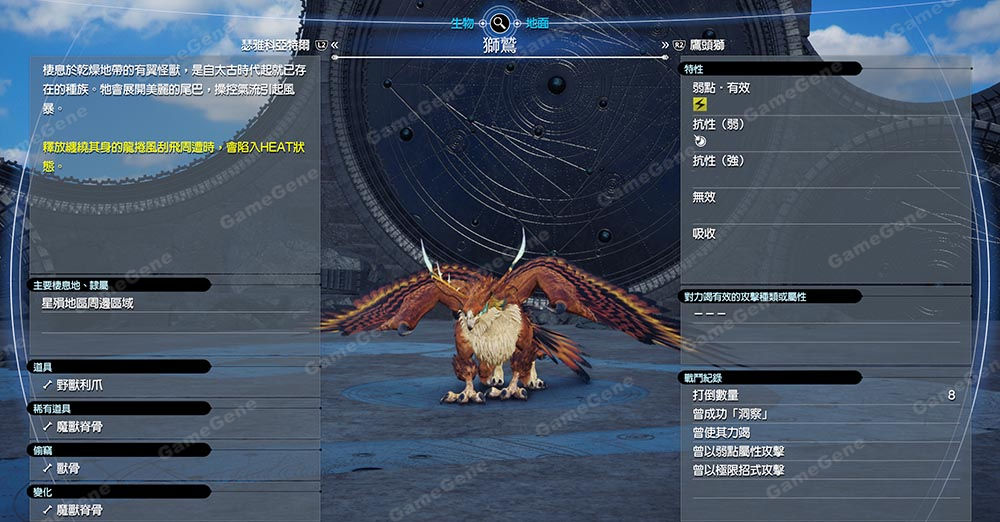The image size is (1000, 522).
Task: Select the 獸骨 steal item entry
Action: coord(68,468)
